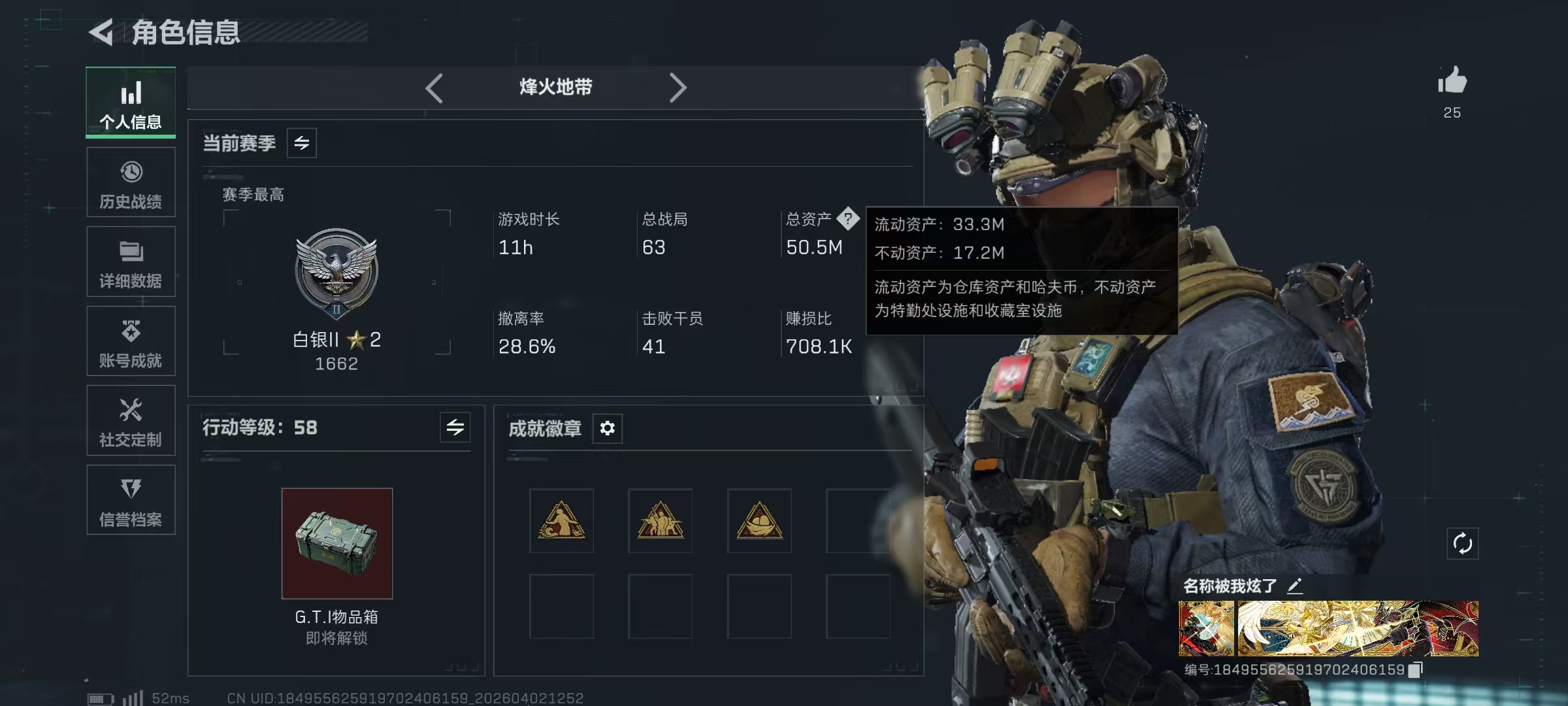
Task: Switch to the previous game mode arrow
Action: 434,88
